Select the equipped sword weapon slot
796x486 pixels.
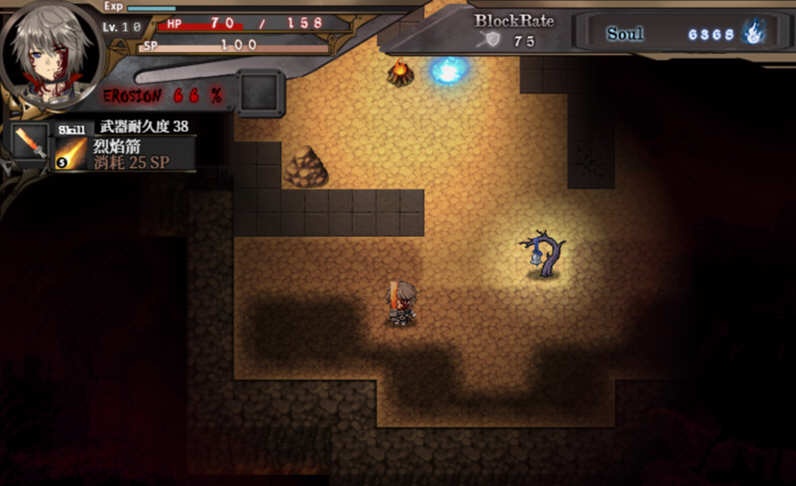tap(30, 143)
